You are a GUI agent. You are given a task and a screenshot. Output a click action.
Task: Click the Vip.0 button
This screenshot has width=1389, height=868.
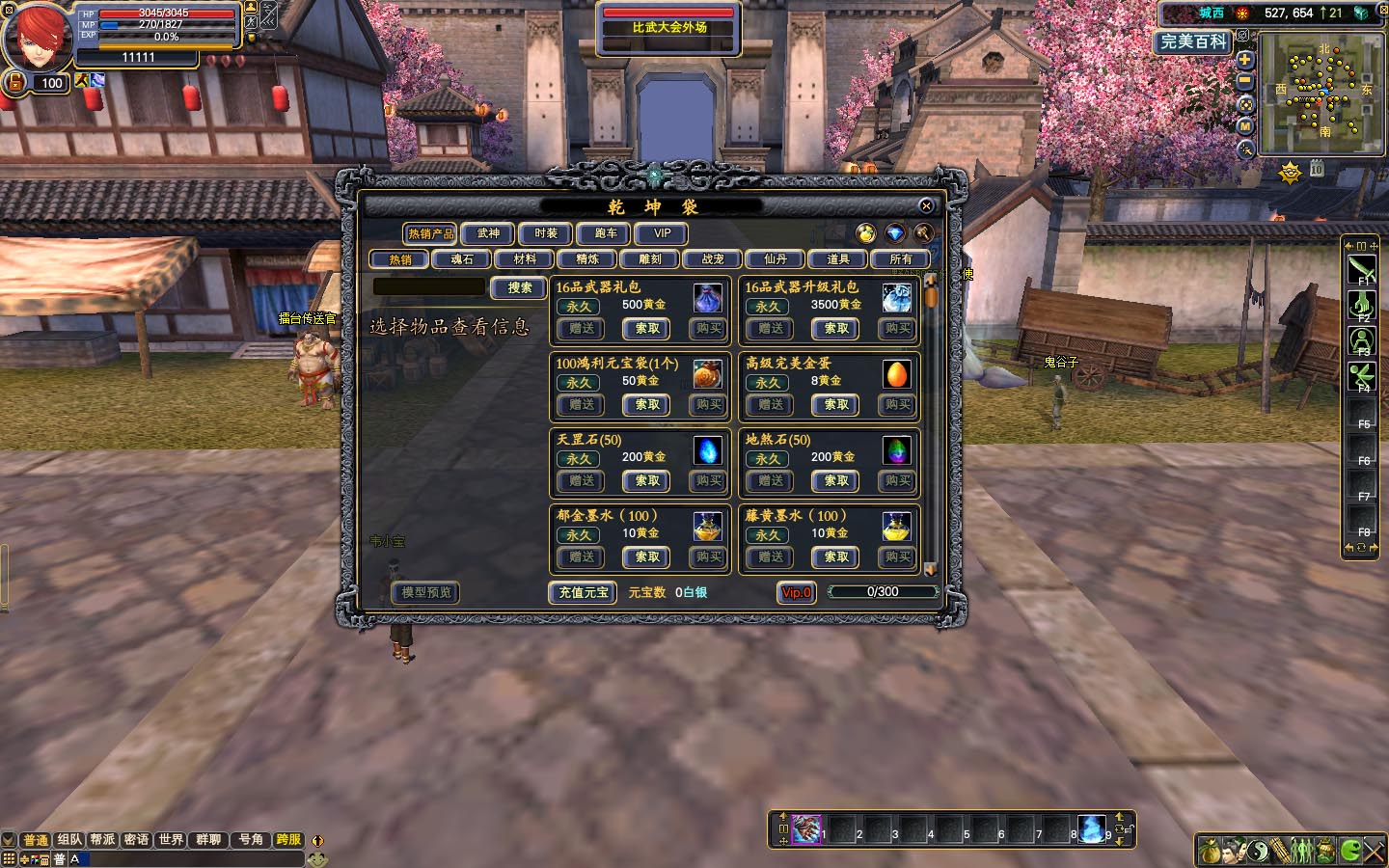point(797,592)
